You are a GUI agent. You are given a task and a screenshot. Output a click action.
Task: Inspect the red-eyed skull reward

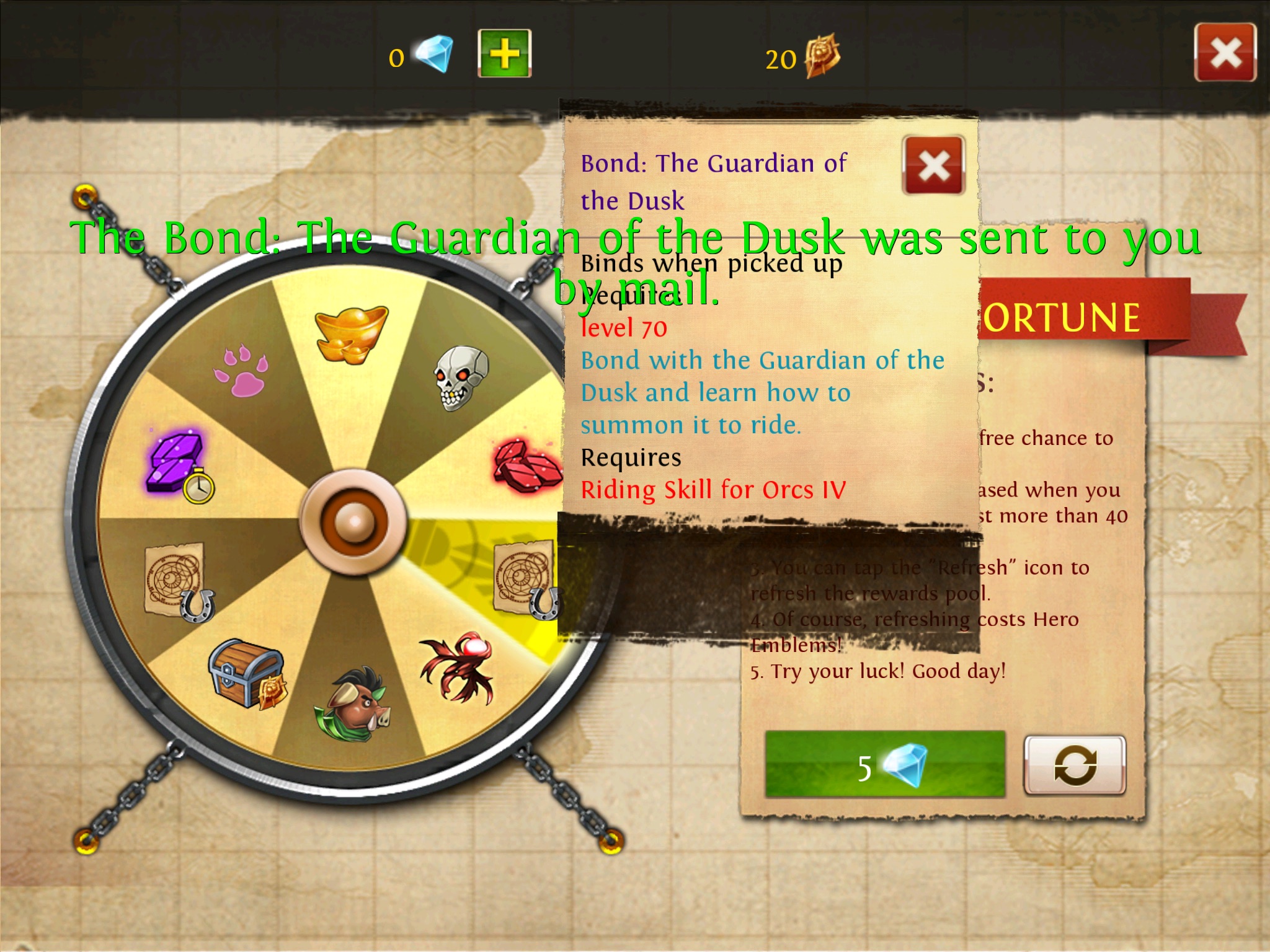pos(460,377)
